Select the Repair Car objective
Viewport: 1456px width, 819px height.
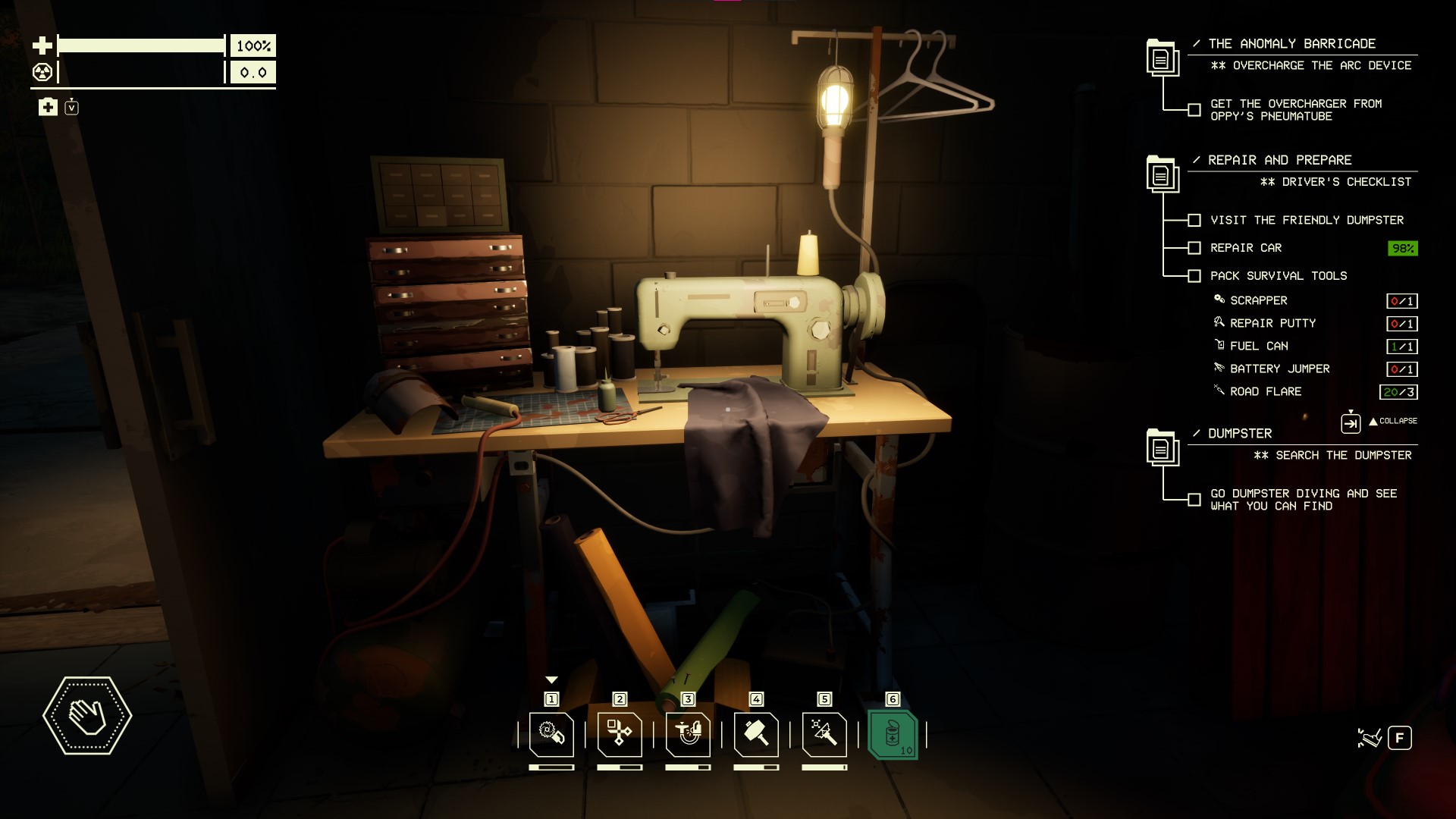coord(1245,248)
